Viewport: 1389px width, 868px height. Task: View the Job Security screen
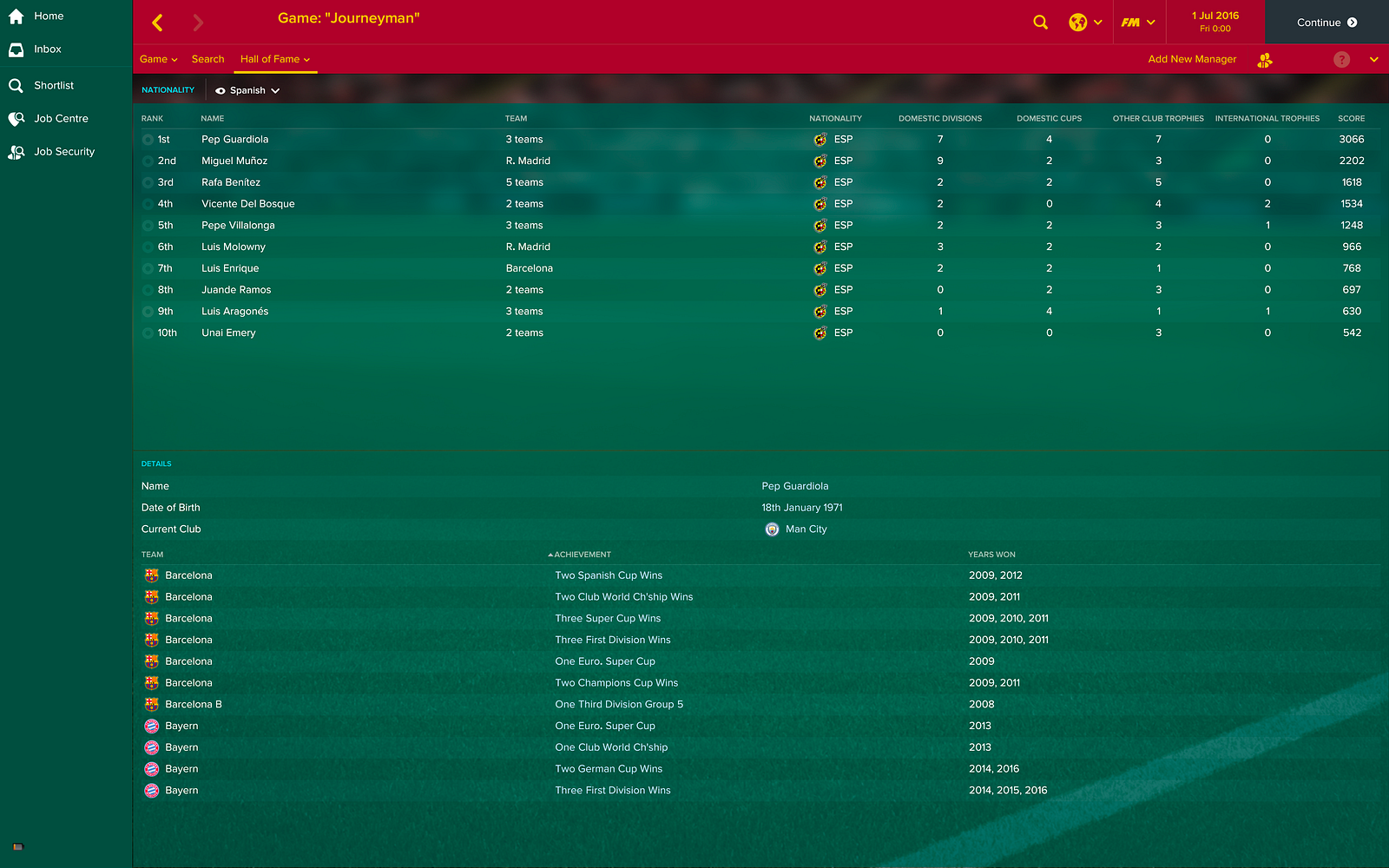pos(63,152)
